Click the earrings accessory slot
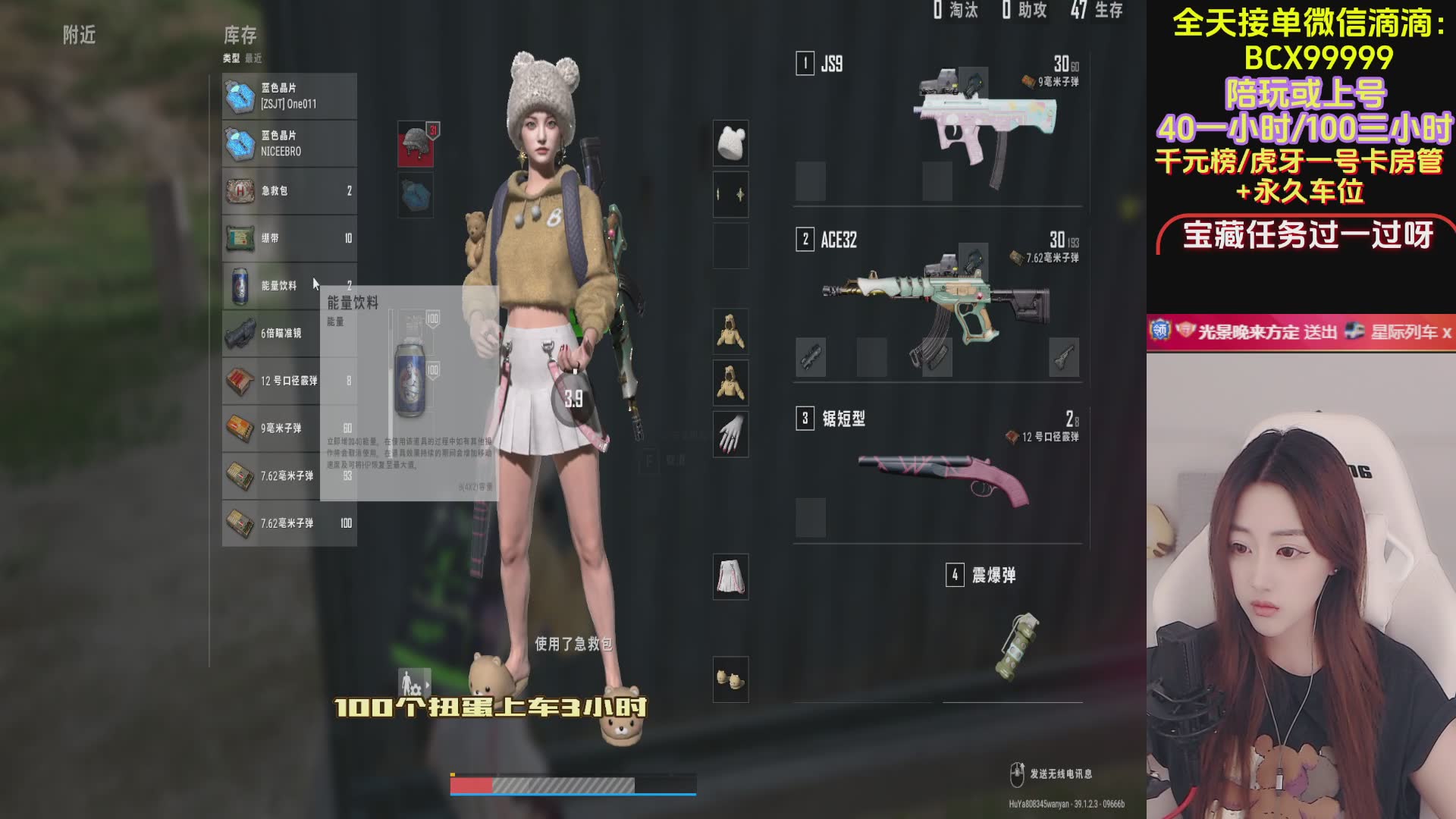The image size is (1456, 819). (x=730, y=194)
